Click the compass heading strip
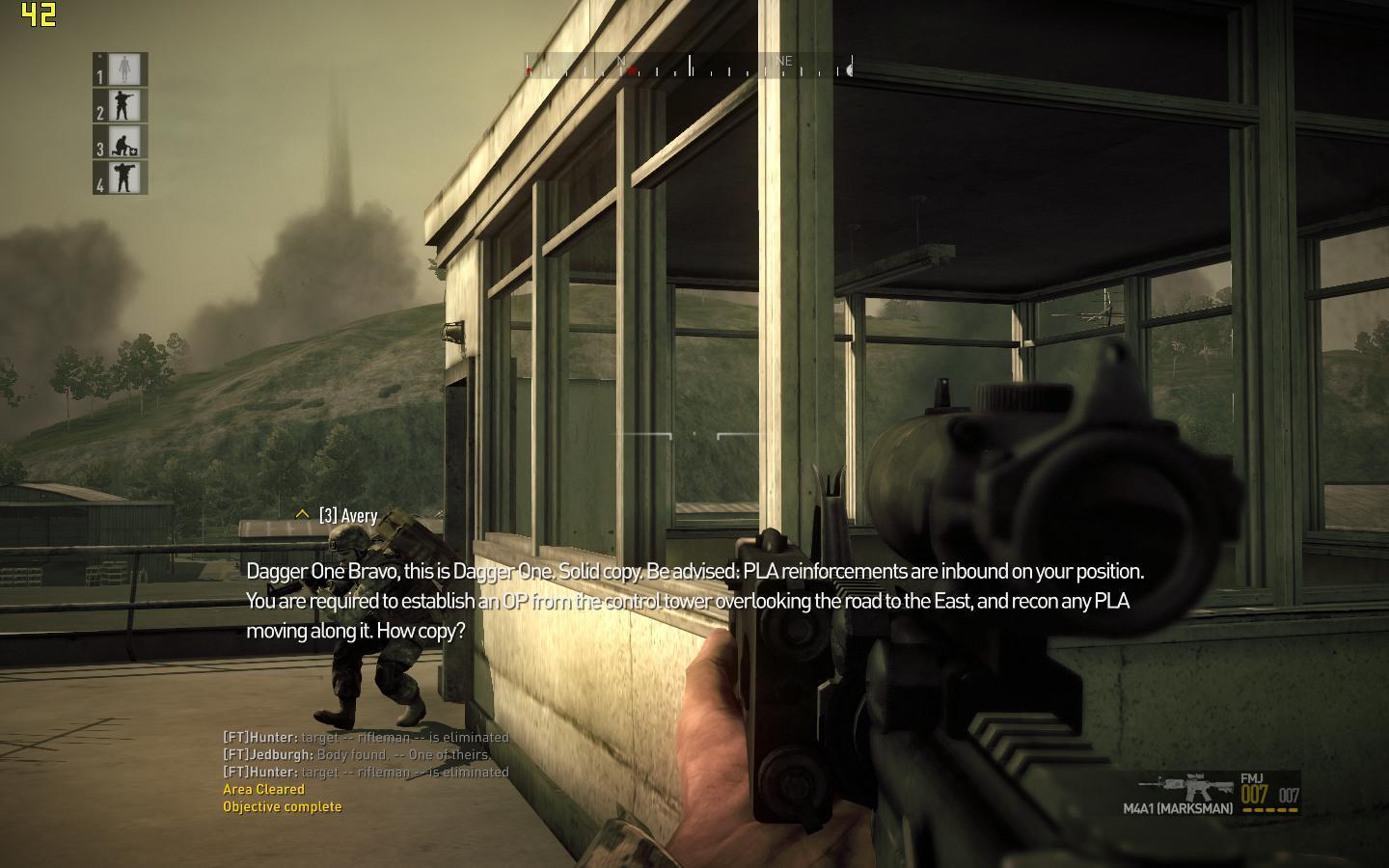1389x868 pixels. [x=689, y=67]
